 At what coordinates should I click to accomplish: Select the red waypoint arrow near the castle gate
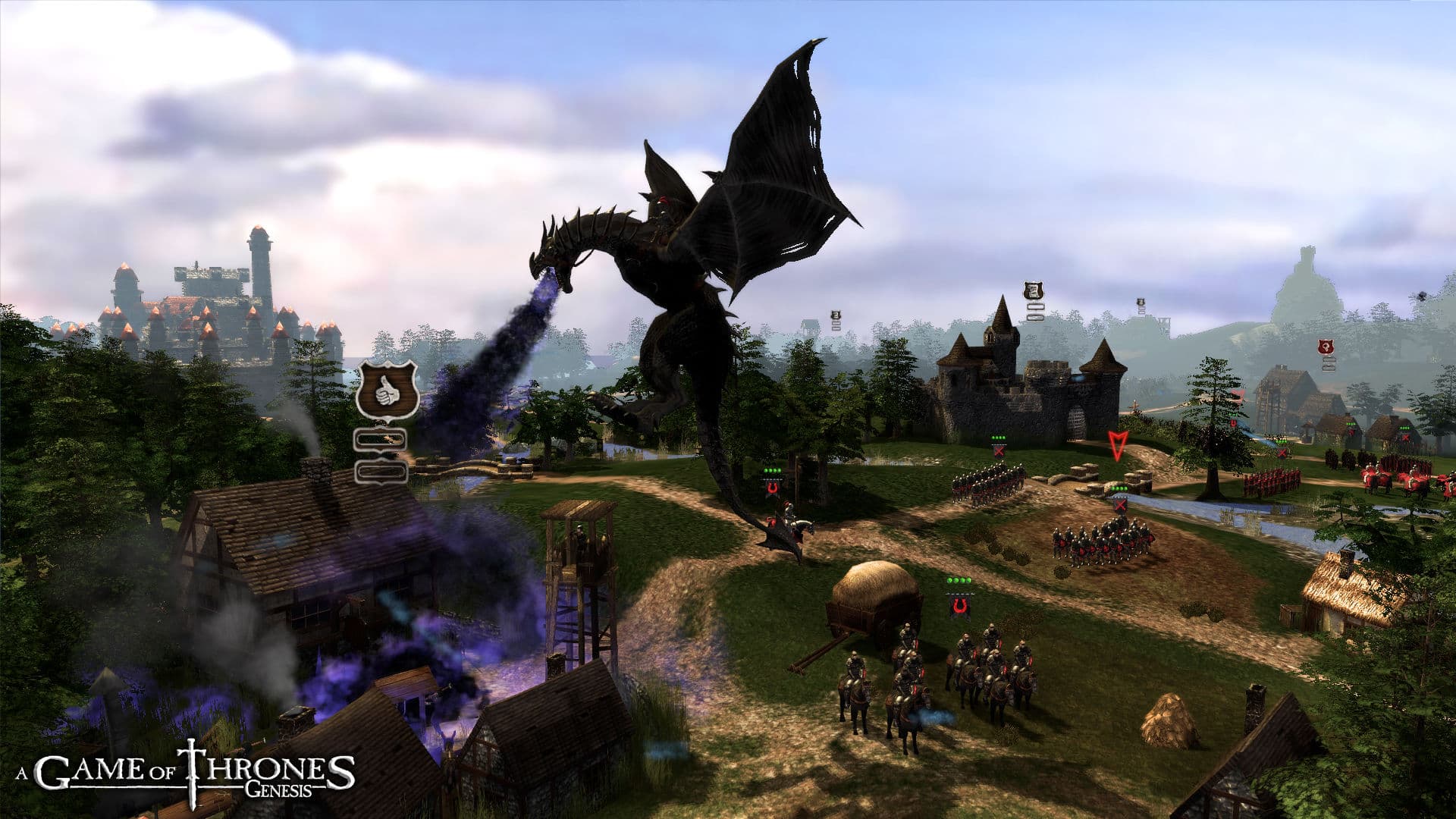[x=1117, y=446]
